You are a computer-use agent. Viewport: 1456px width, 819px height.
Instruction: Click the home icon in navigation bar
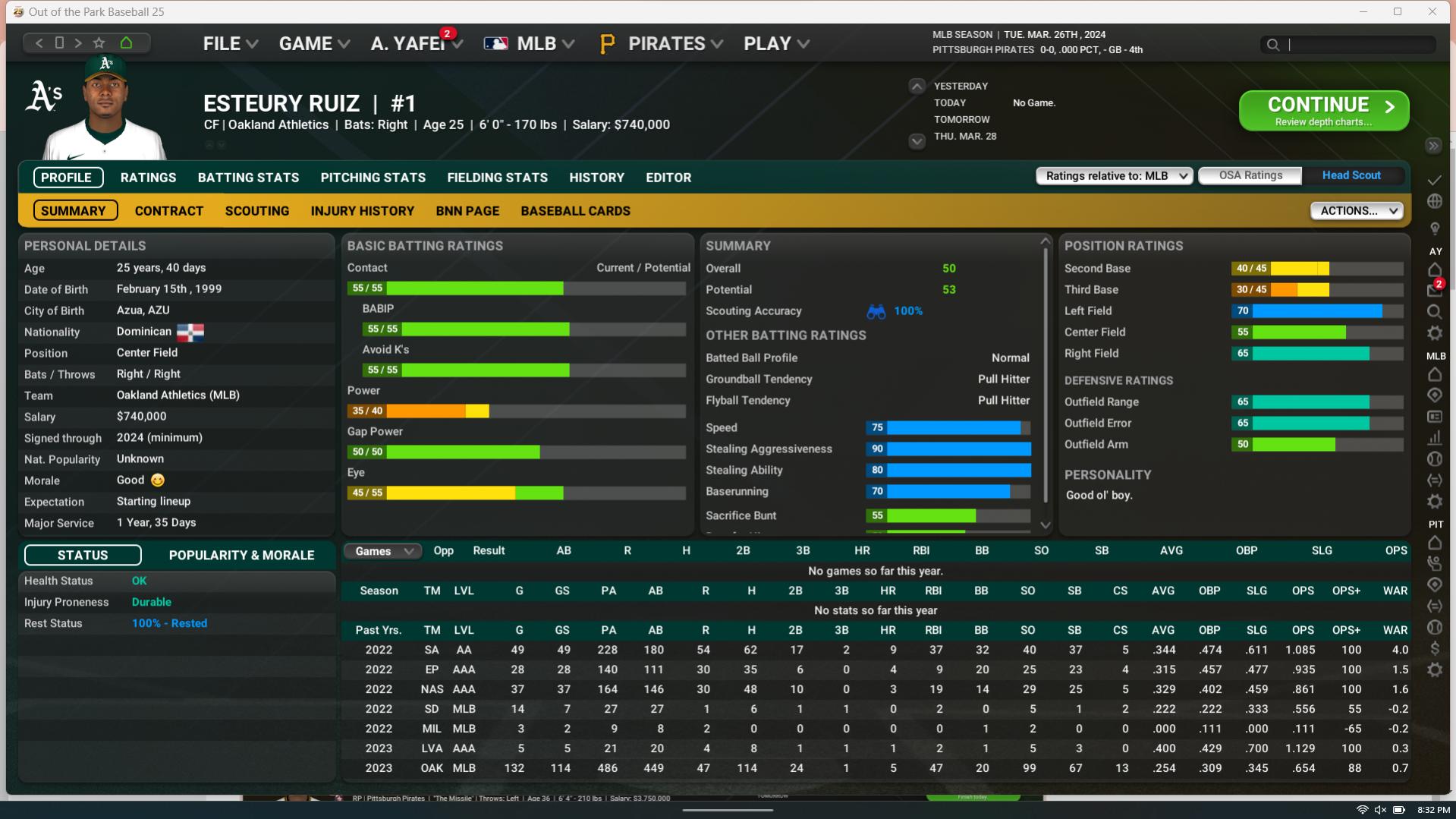pyautogui.click(x=126, y=43)
